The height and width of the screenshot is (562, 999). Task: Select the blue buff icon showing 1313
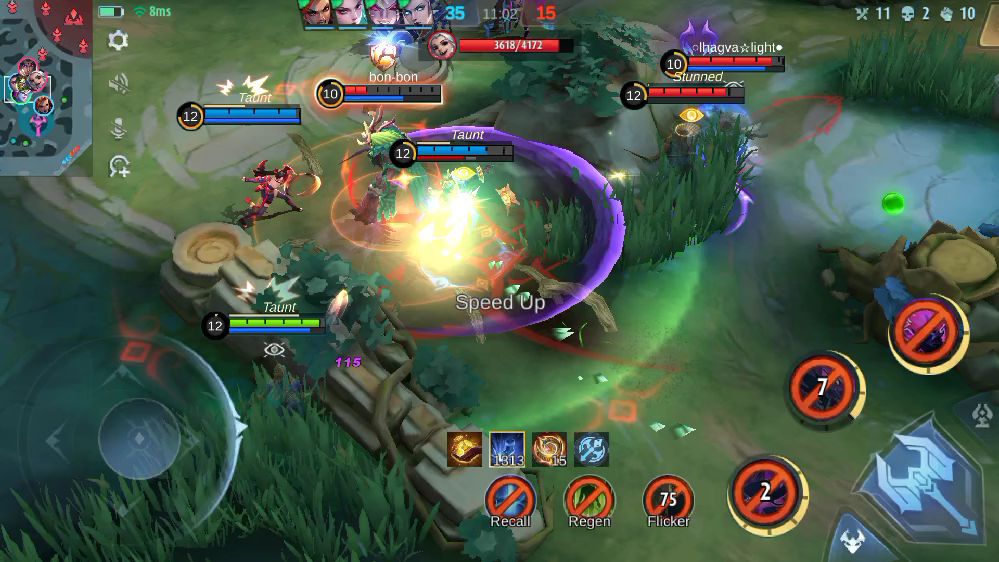click(507, 450)
